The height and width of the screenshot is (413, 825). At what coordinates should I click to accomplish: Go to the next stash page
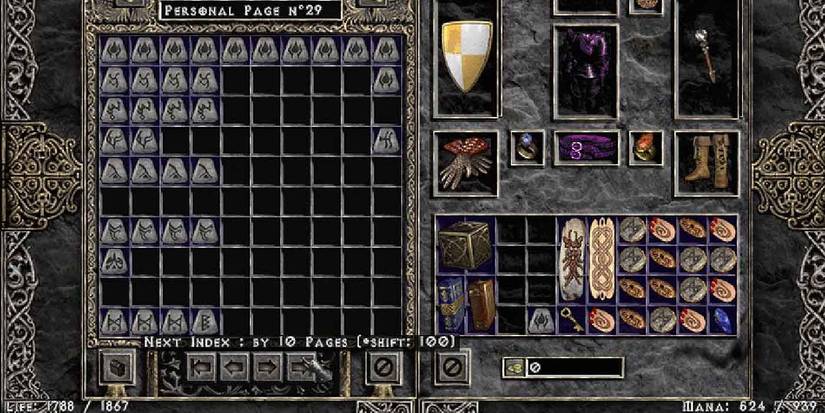[x=267, y=368]
